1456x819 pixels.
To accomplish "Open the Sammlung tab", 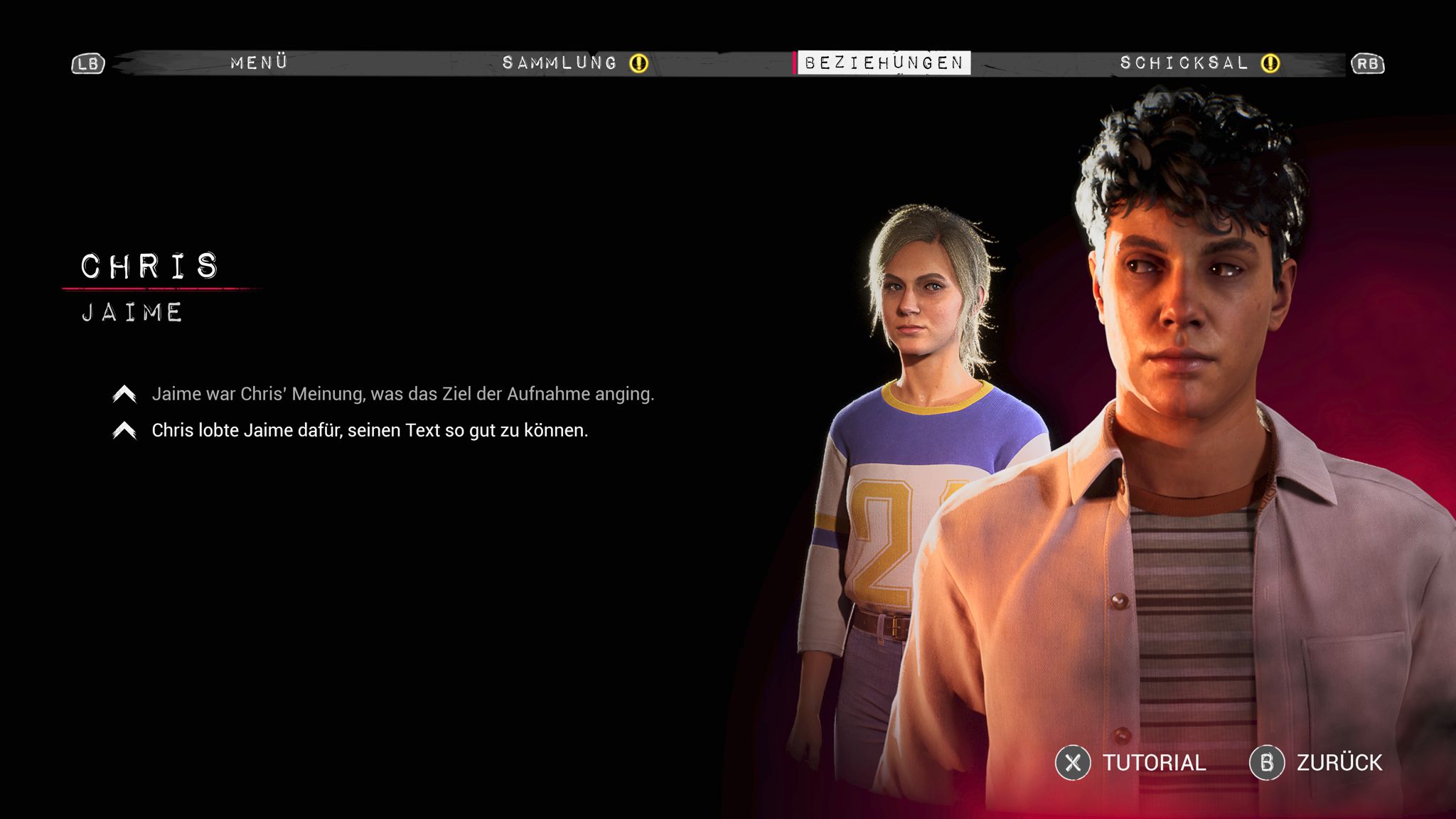I will point(560,63).
